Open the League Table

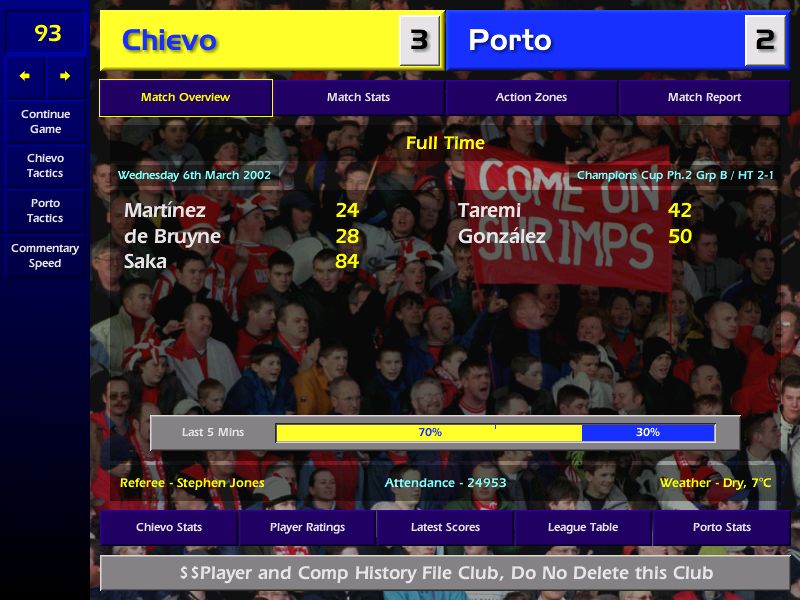coord(583,527)
